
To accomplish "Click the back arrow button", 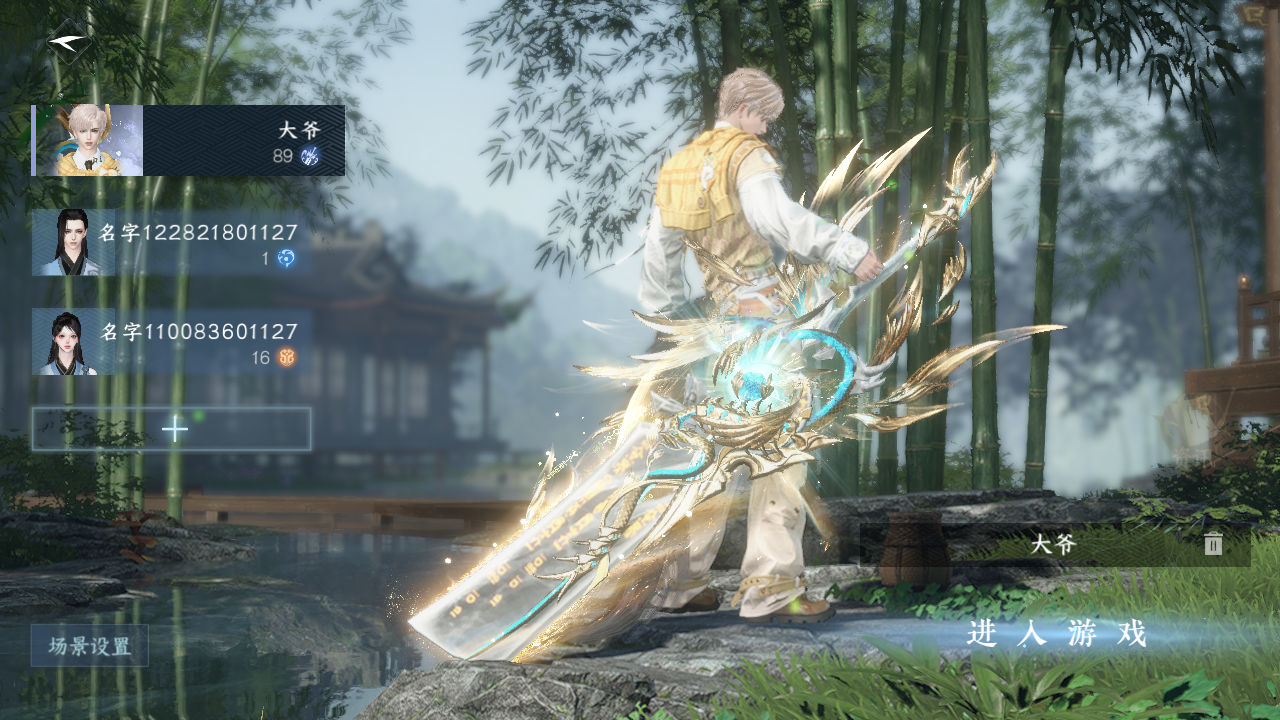I will click(x=69, y=42).
